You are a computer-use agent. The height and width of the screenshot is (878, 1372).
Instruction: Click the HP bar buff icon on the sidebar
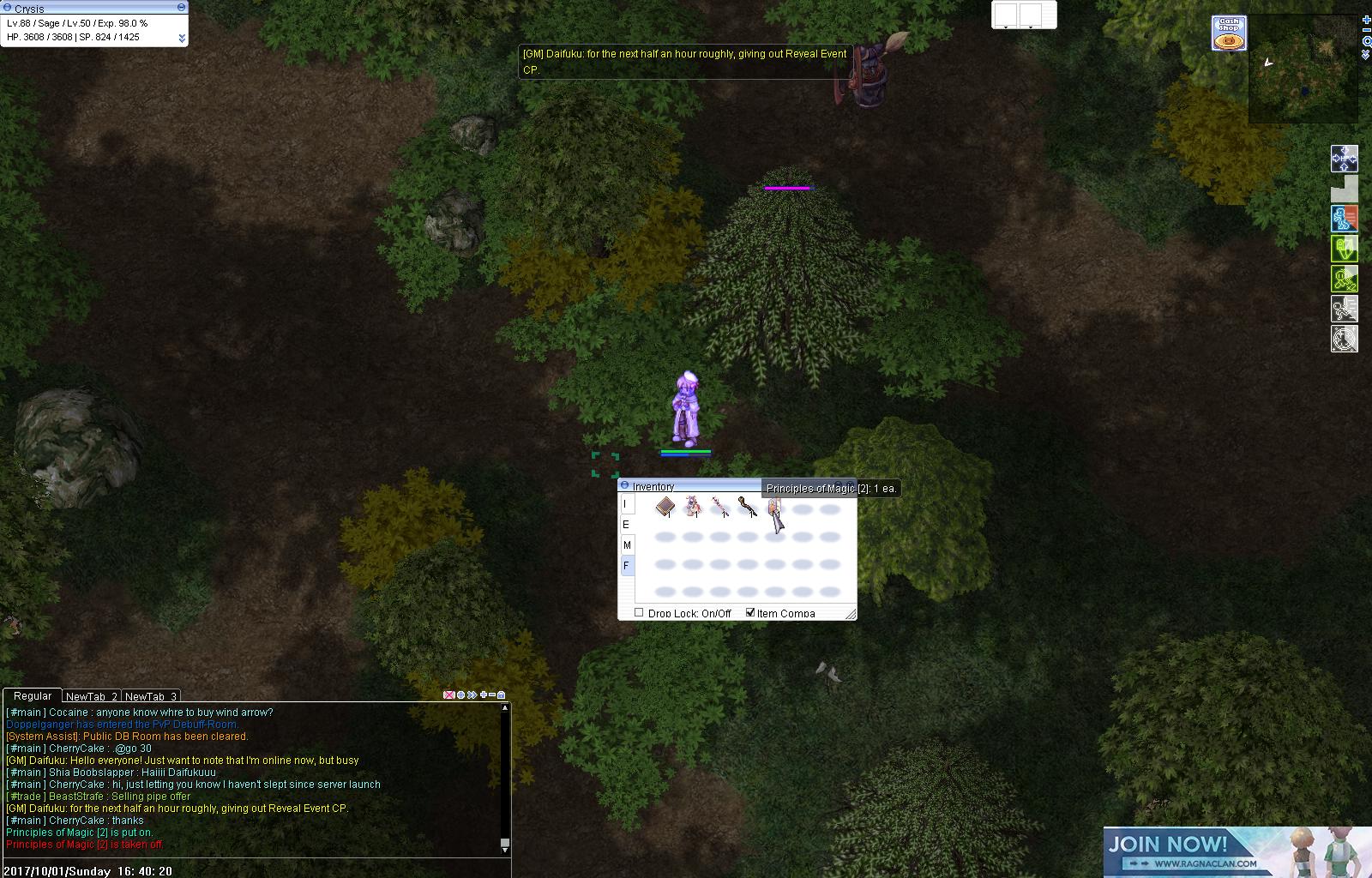point(1345,158)
